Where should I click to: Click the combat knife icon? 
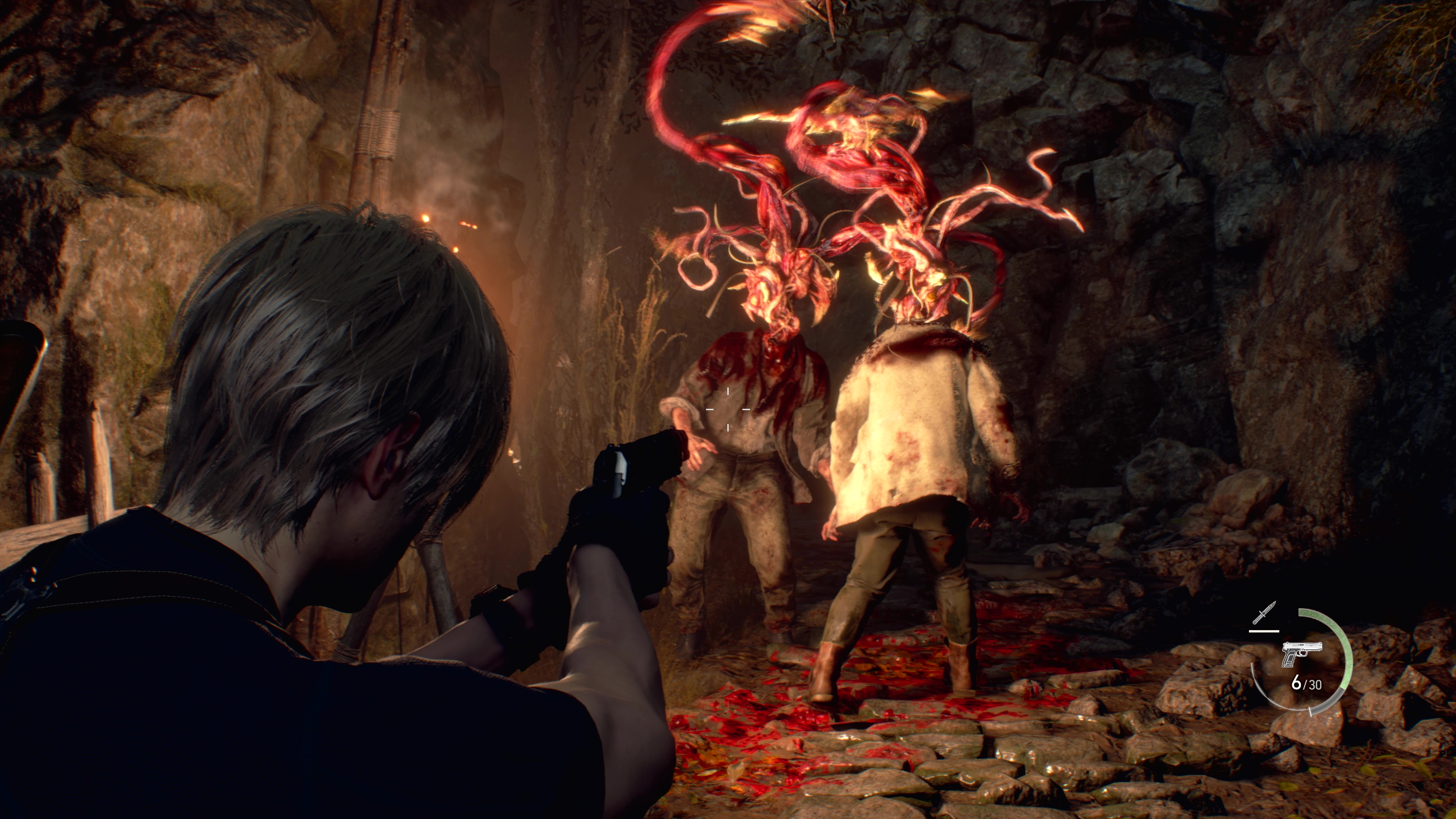[1265, 614]
